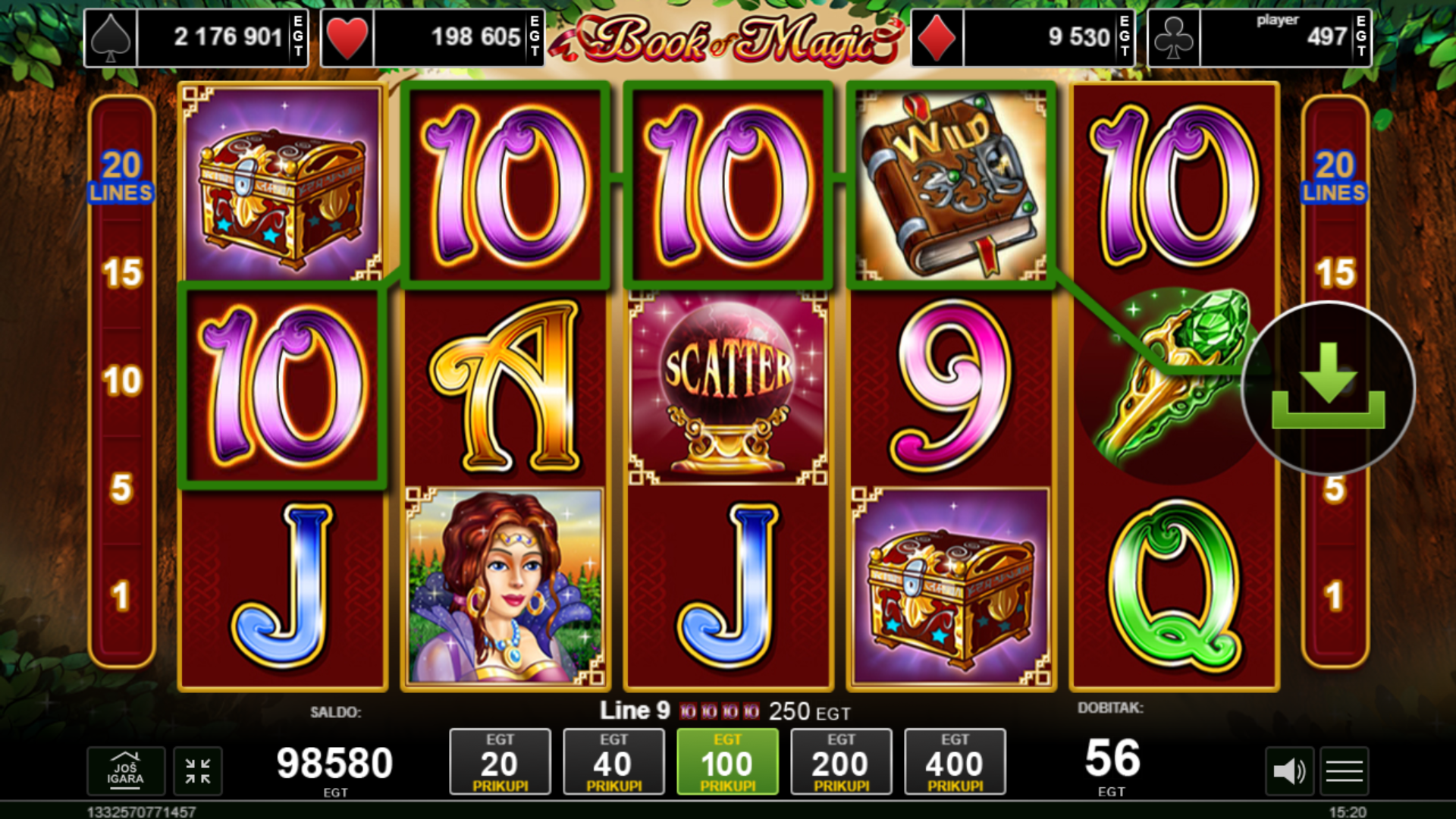Screen dimensions: 1456x819
Task: Mute the sound via speaker icon
Action: tap(1288, 771)
